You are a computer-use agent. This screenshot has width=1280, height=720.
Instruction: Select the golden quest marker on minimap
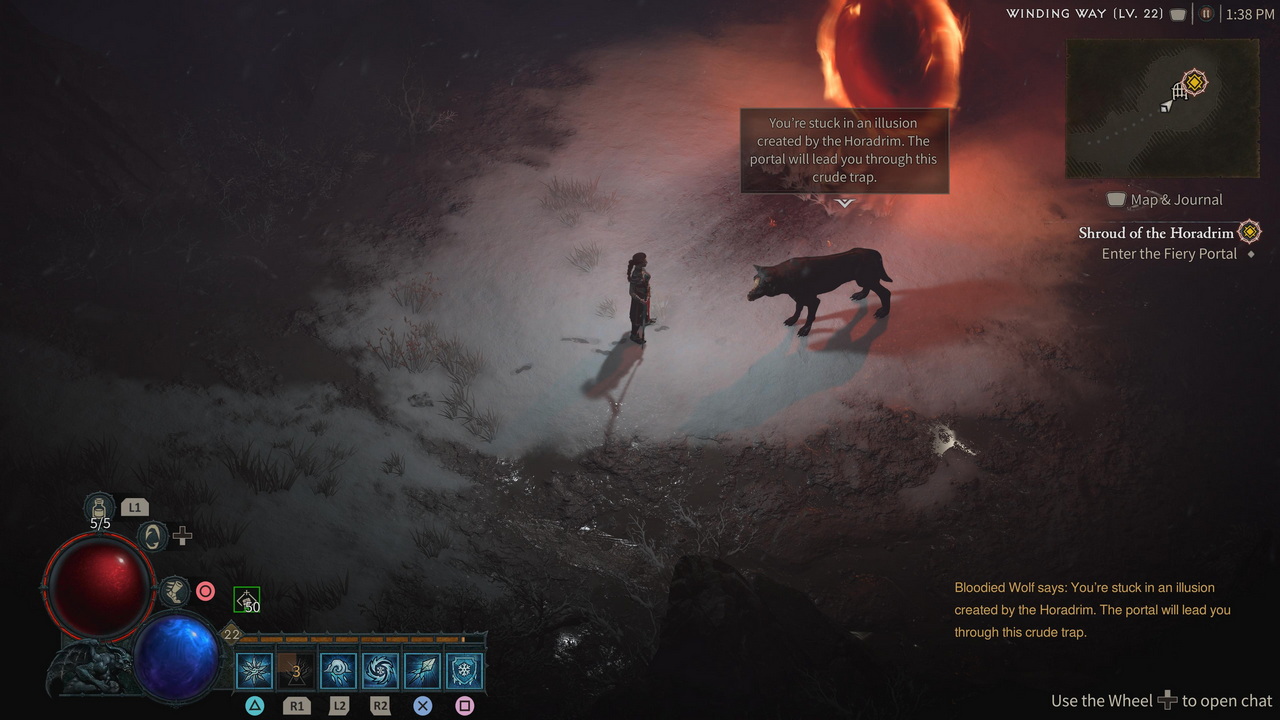1194,82
